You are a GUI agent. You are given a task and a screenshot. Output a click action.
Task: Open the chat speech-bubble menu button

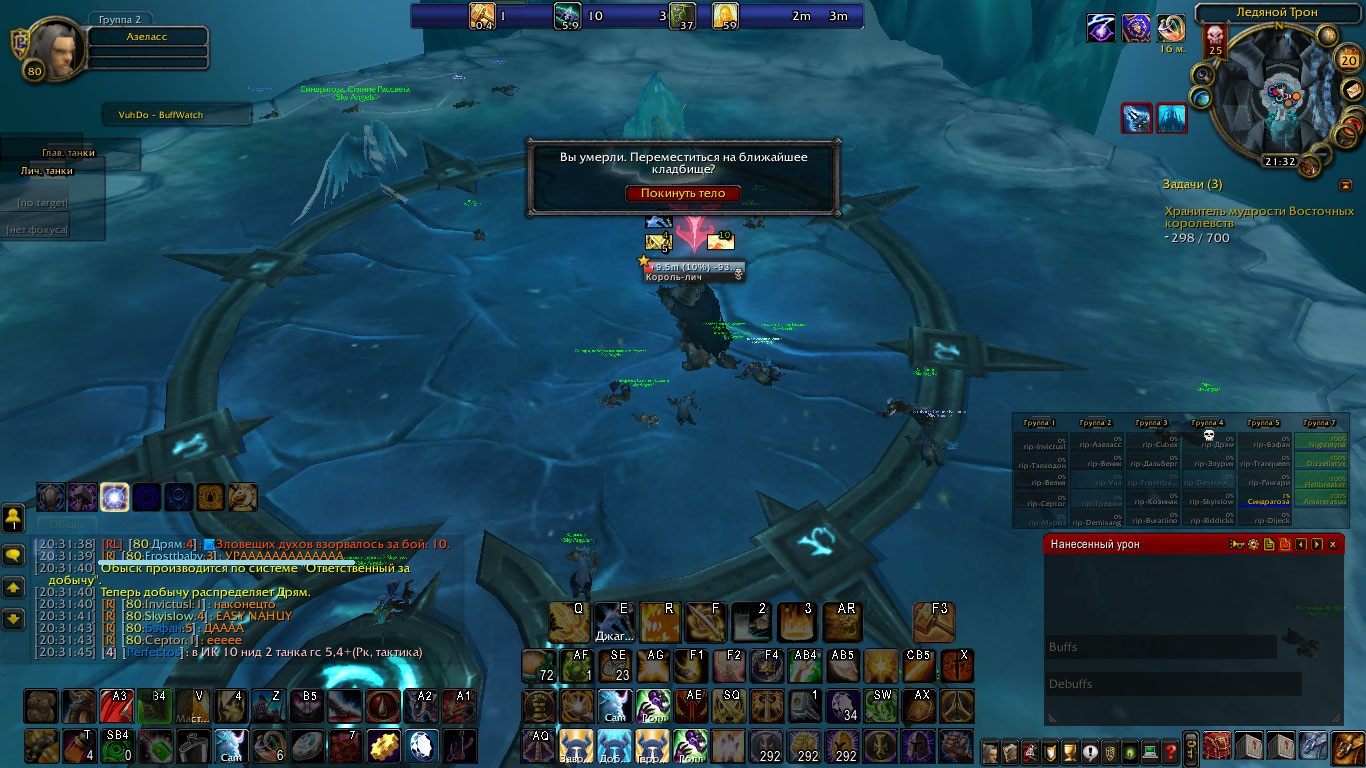tap(14, 554)
